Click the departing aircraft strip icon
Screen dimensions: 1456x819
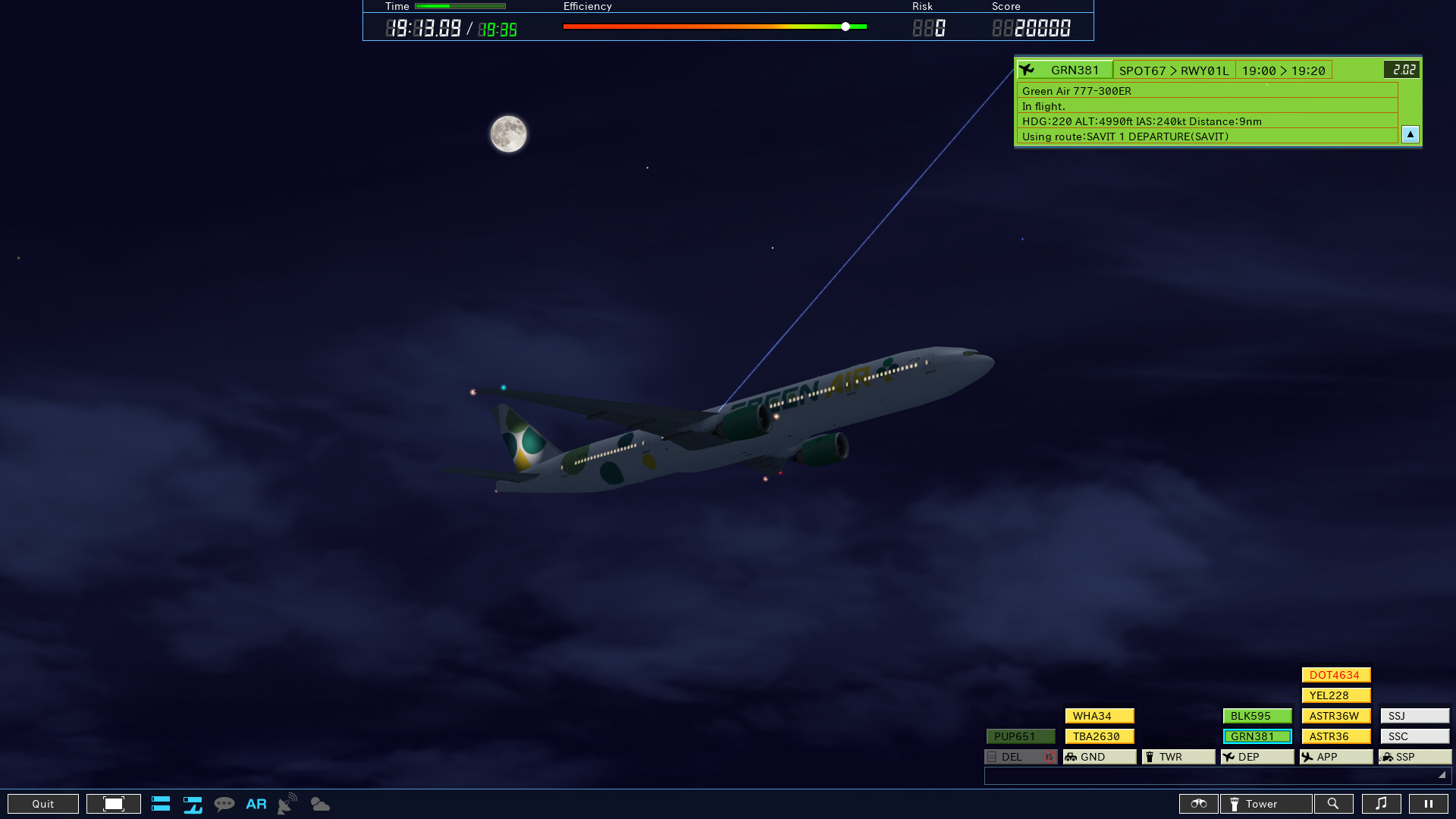tap(193, 803)
